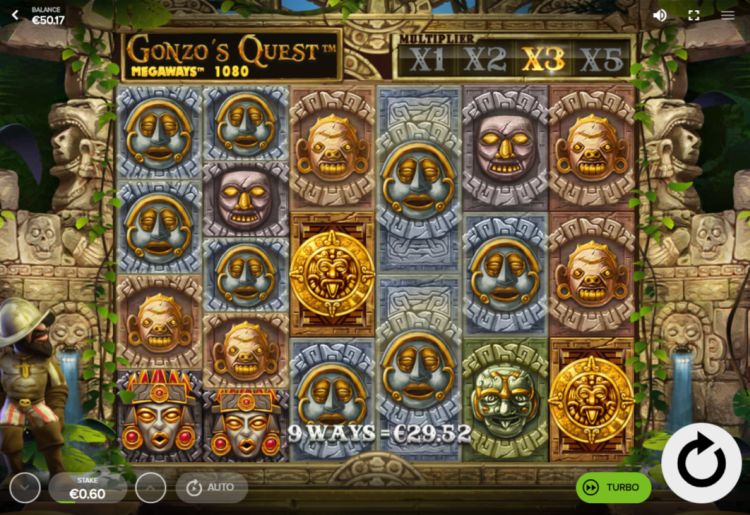This screenshot has width=750, height=515.
Task: Open the hamburger menu
Action: pos(728,15)
